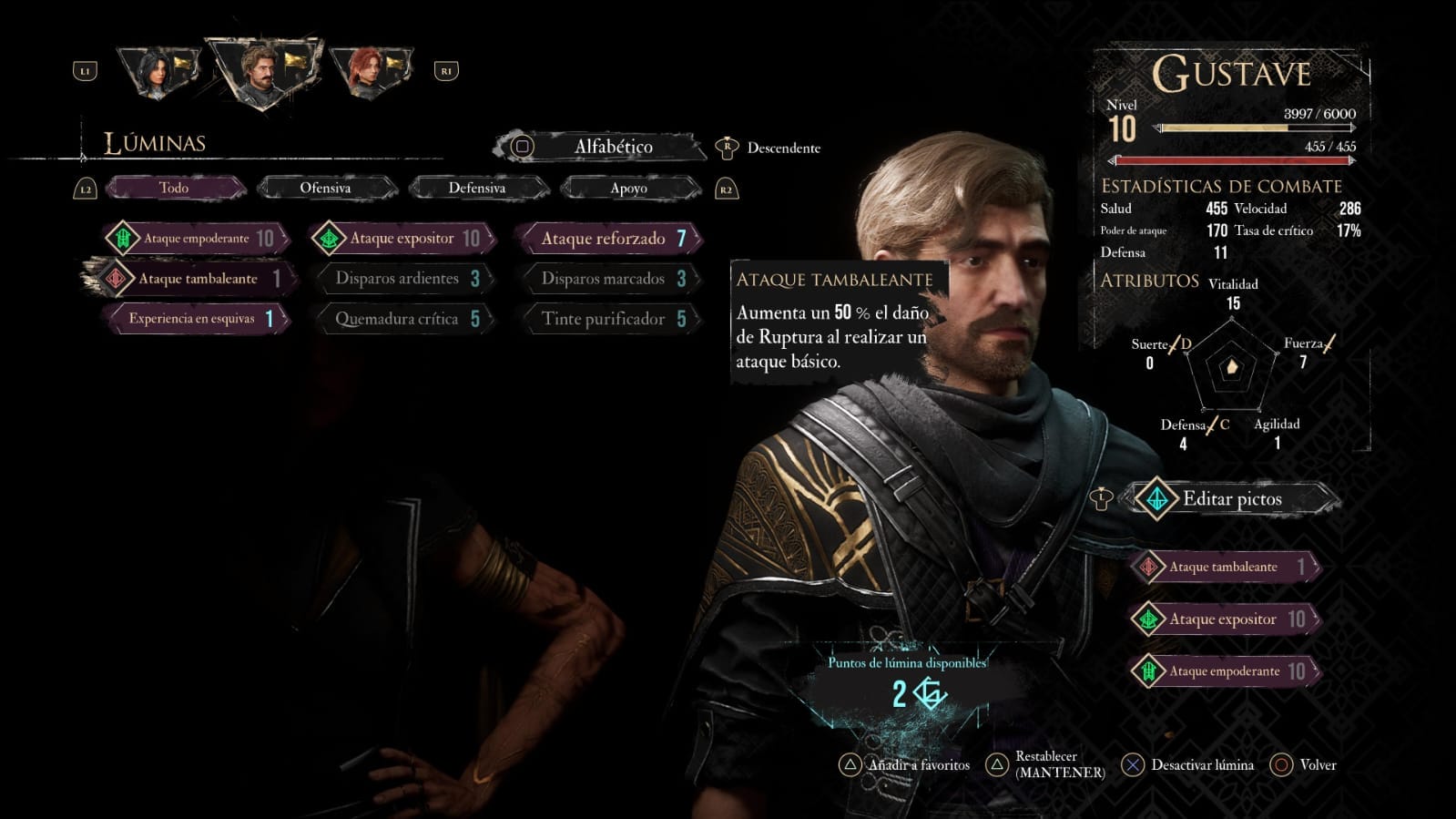This screenshot has width=1456, height=819.
Task: Toggle Ataque tambaleante in the lúminas list
Action: coord(197,279)
